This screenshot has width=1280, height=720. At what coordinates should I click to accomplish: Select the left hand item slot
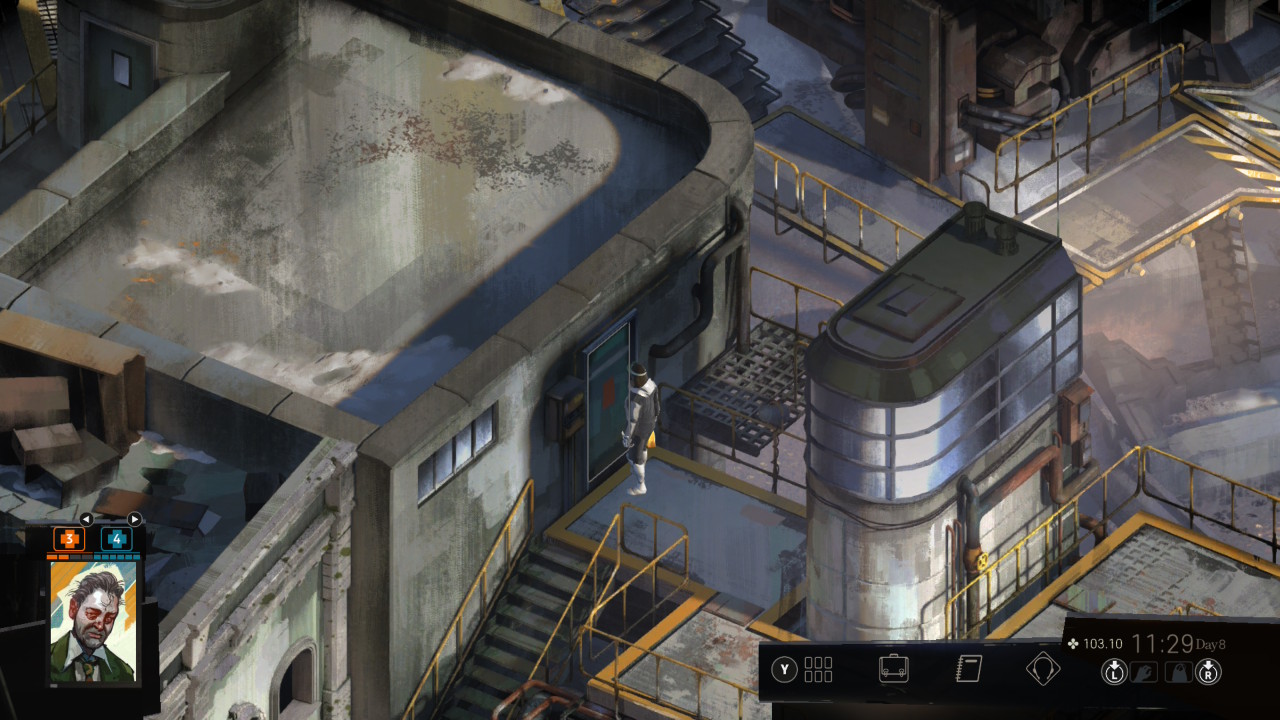[1142, 672]
